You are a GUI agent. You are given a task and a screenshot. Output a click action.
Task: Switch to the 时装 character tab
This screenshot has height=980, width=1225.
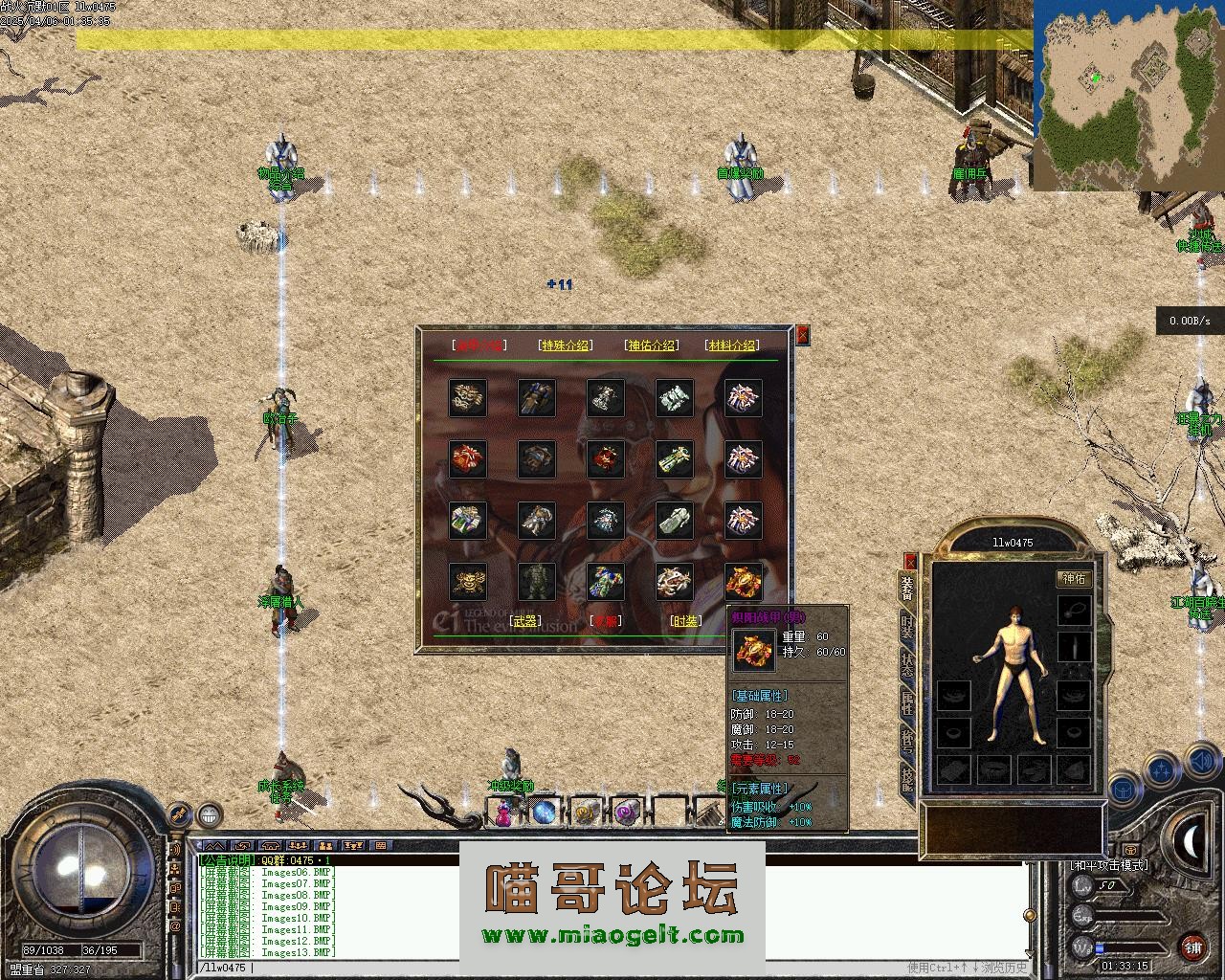pyautogui.click(x=907, y=627)
